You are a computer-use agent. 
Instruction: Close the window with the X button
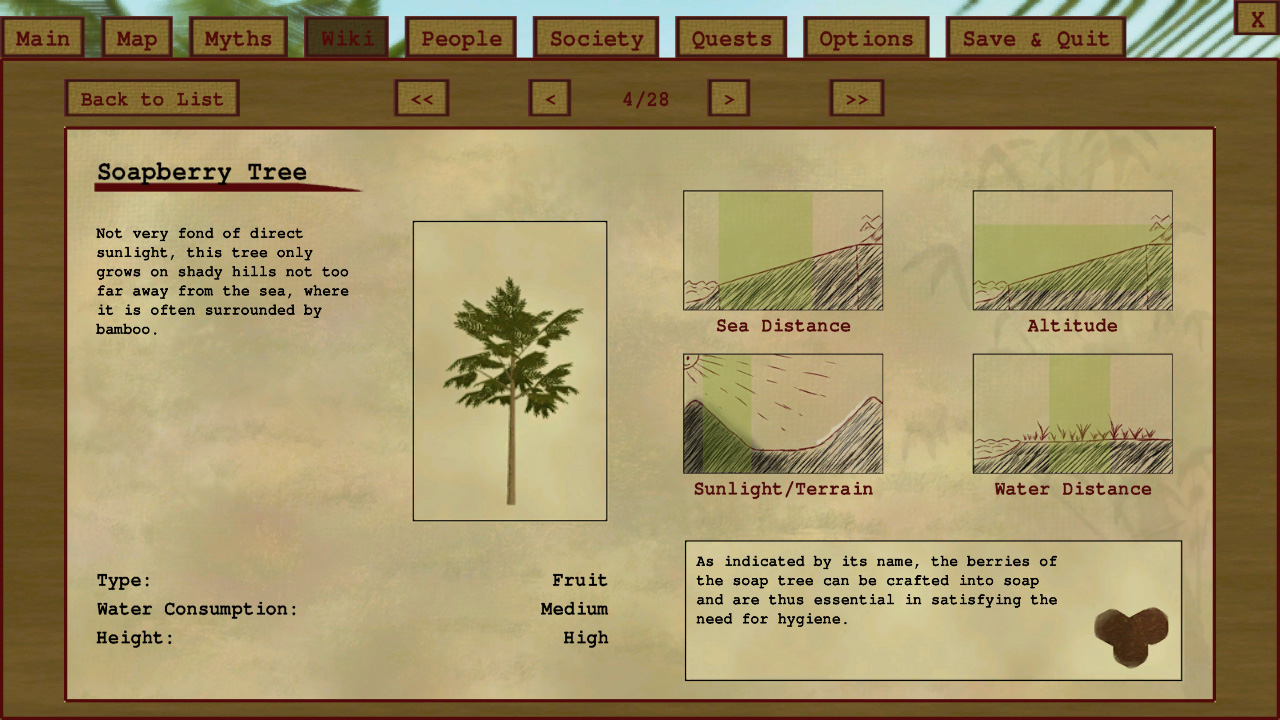[1257, 19]
